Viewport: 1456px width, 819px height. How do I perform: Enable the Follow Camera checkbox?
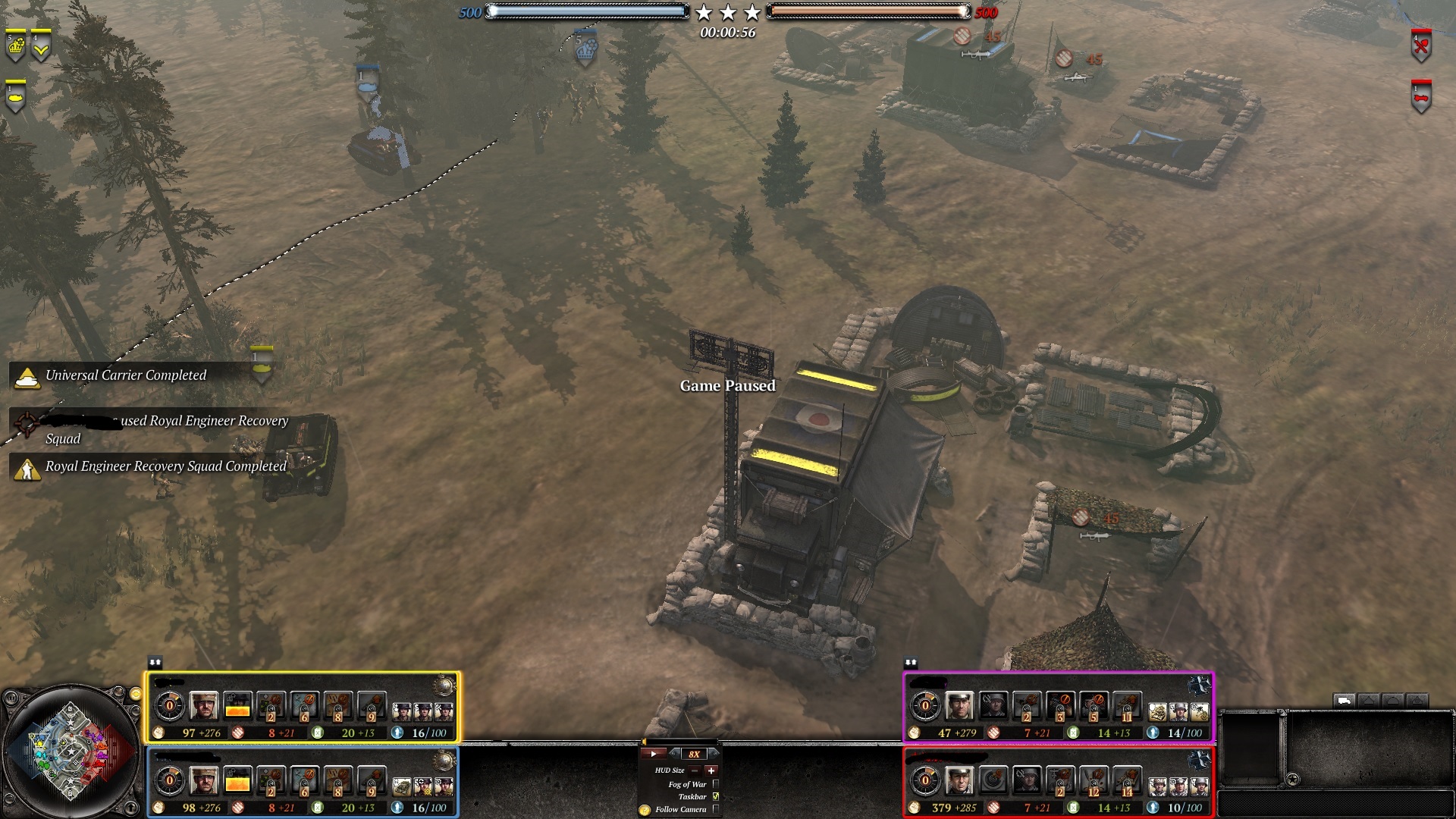(716, 809)
